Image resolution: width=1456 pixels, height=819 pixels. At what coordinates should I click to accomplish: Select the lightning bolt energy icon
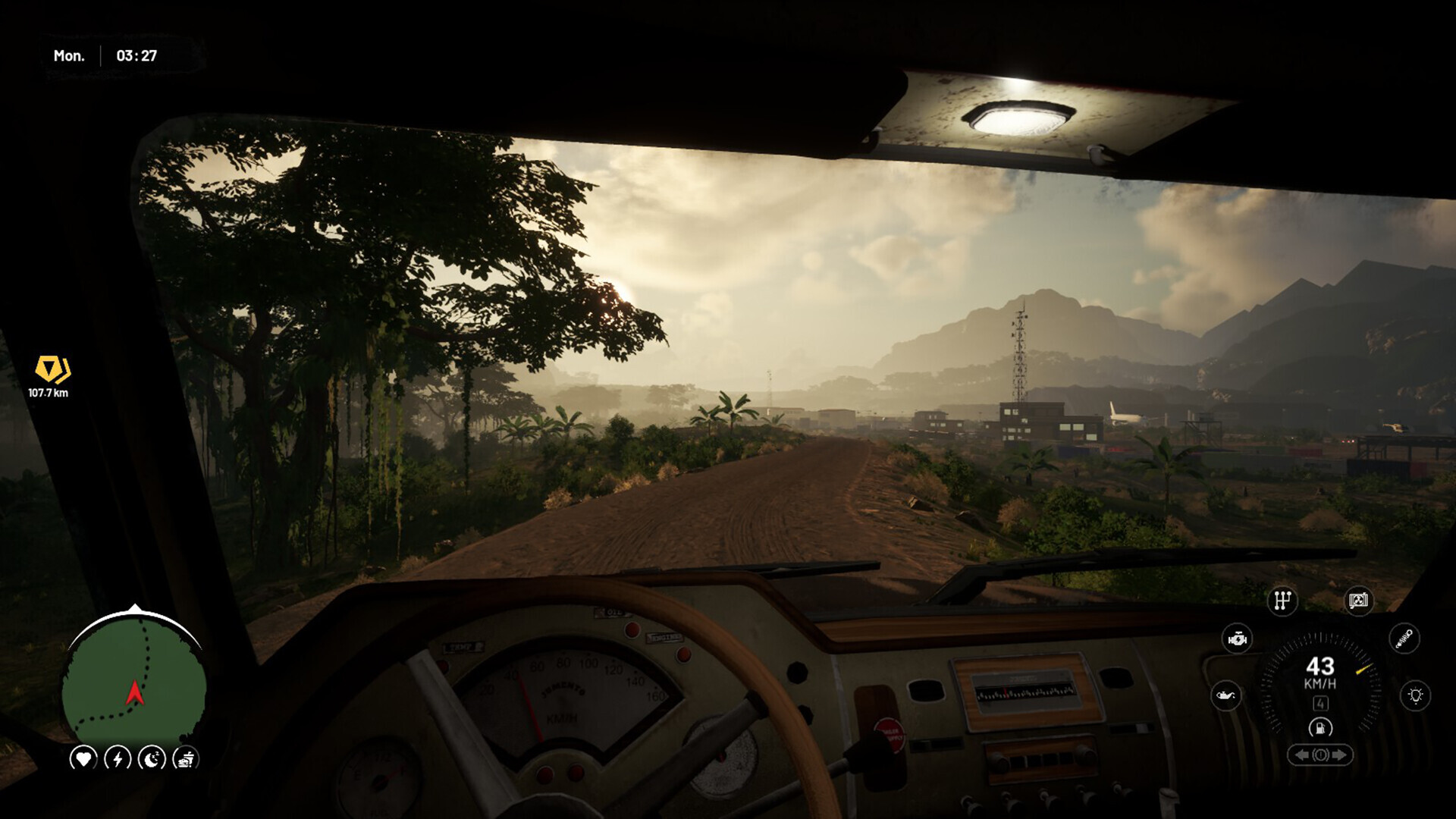(x=118, y=758)
